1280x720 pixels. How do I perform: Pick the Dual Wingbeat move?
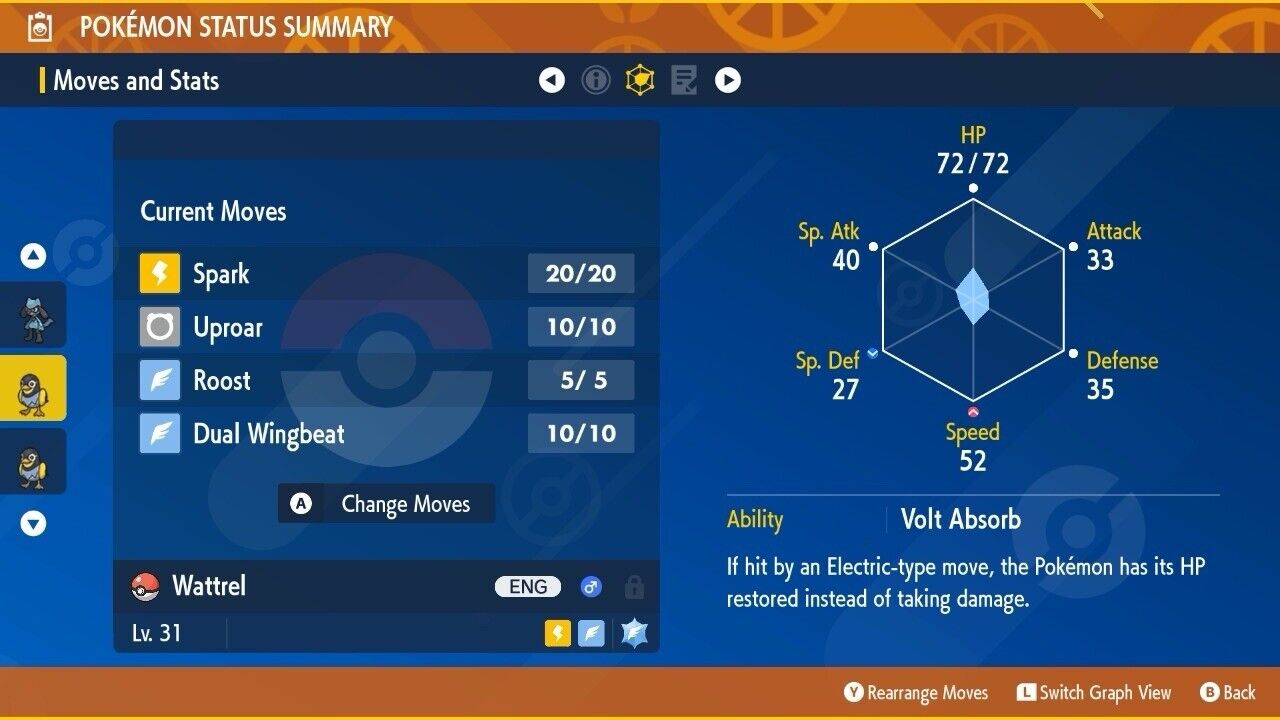(x=386, y=433)
